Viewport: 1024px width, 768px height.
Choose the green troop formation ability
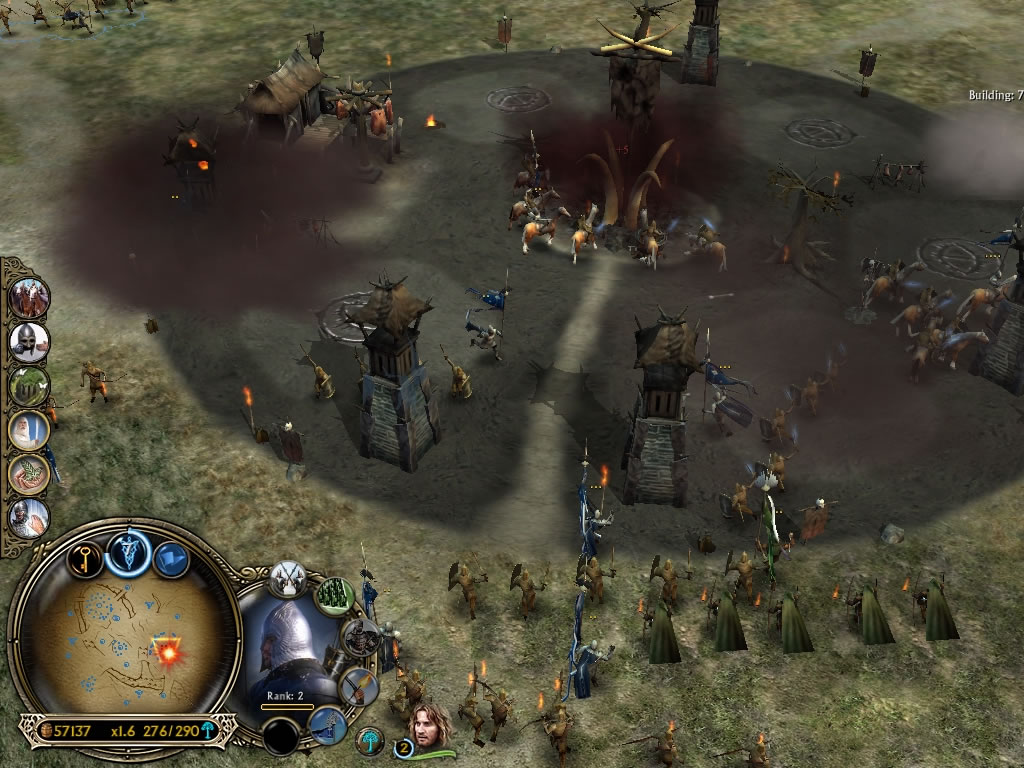[x=335, y=596]
